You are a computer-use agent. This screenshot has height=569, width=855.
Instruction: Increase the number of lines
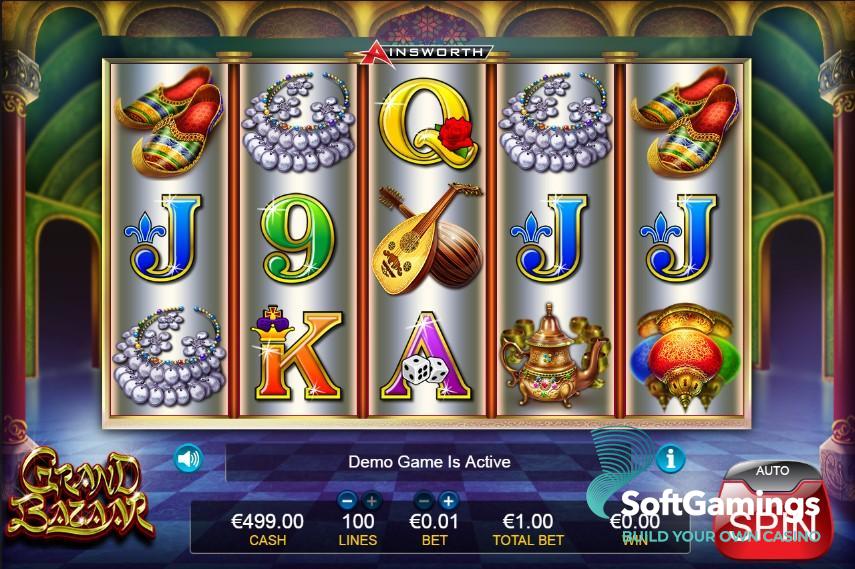tap(371, 501)
